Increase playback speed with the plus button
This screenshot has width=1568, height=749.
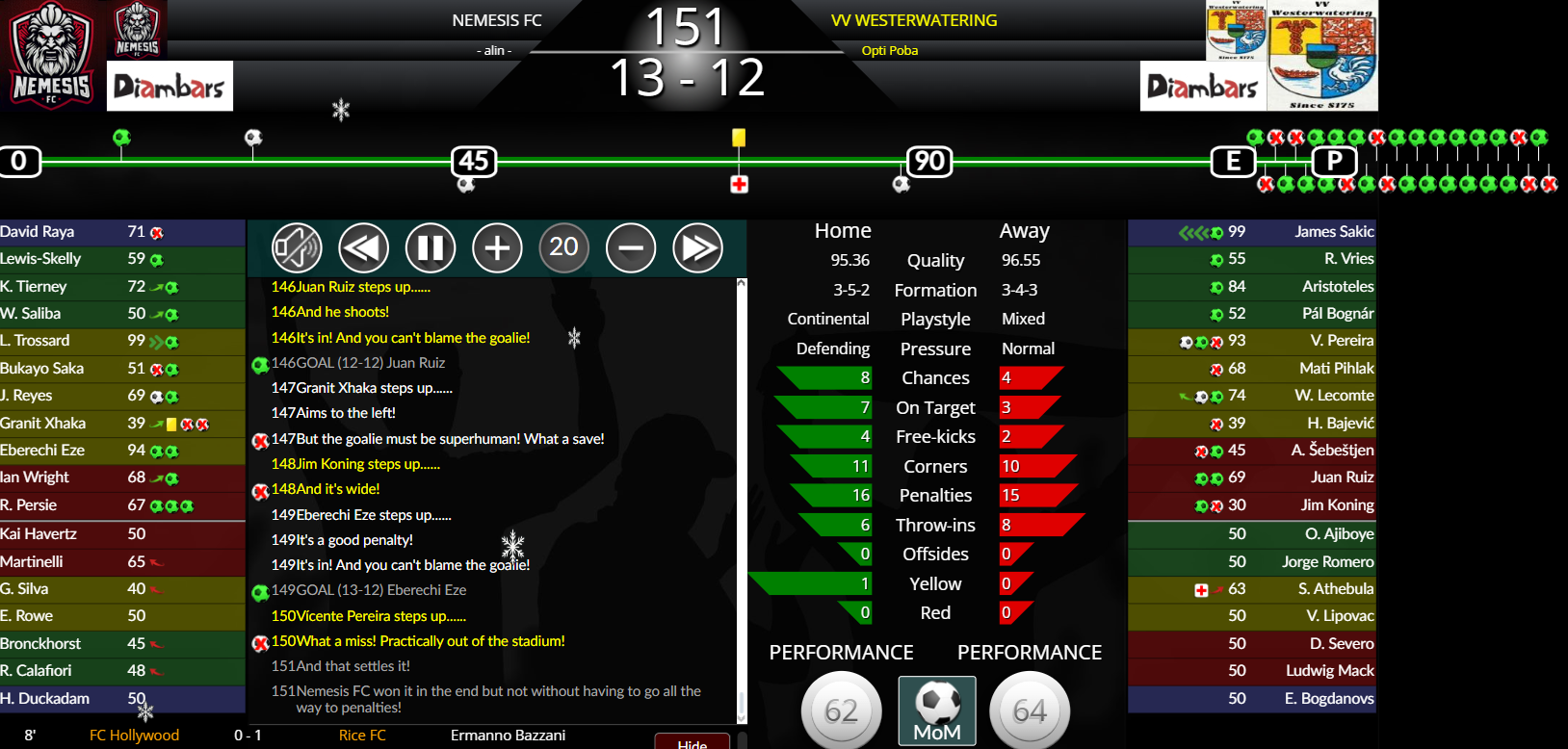[x=497, y=248]
